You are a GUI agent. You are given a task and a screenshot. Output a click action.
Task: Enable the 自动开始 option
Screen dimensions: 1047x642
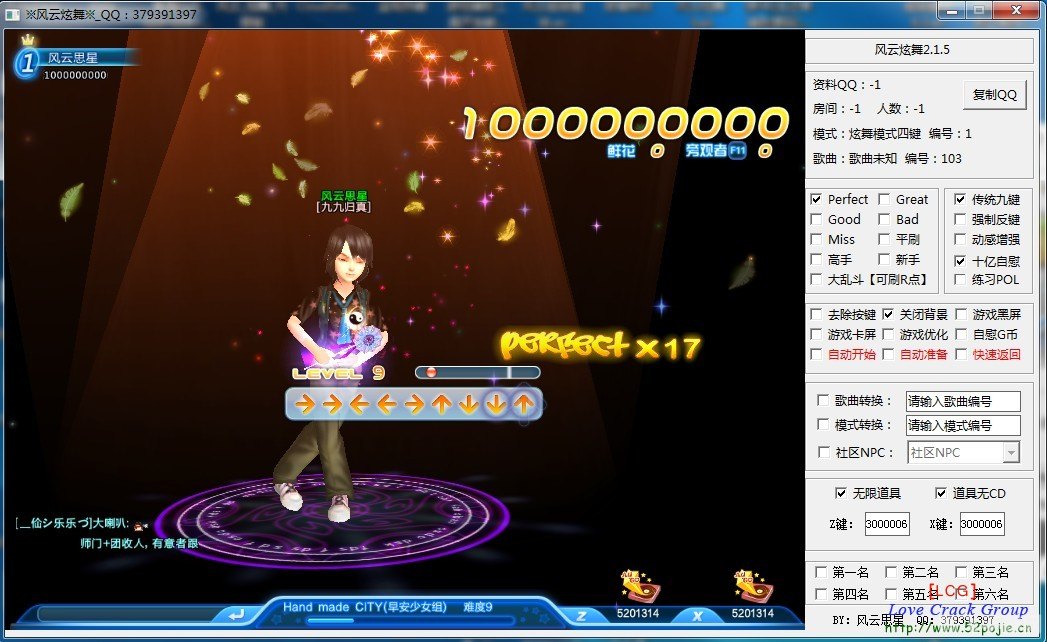click(816, 355)
